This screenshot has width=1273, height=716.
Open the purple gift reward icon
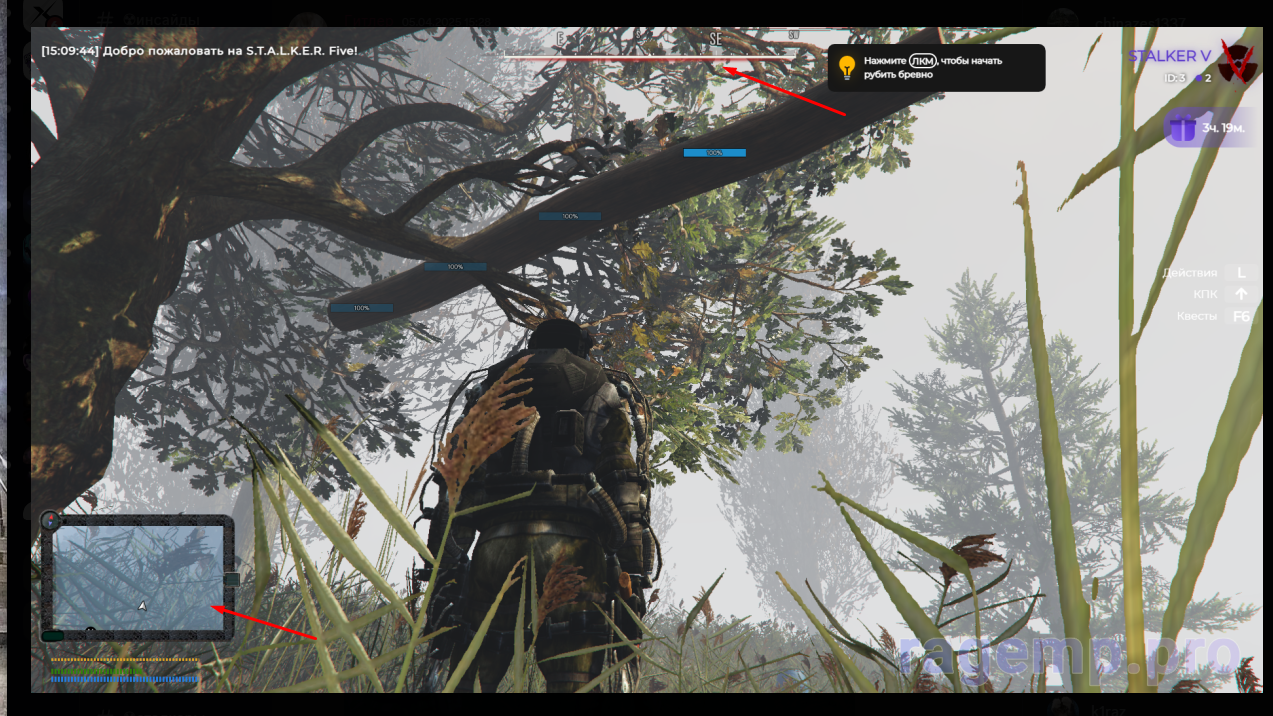(1184, 128)
